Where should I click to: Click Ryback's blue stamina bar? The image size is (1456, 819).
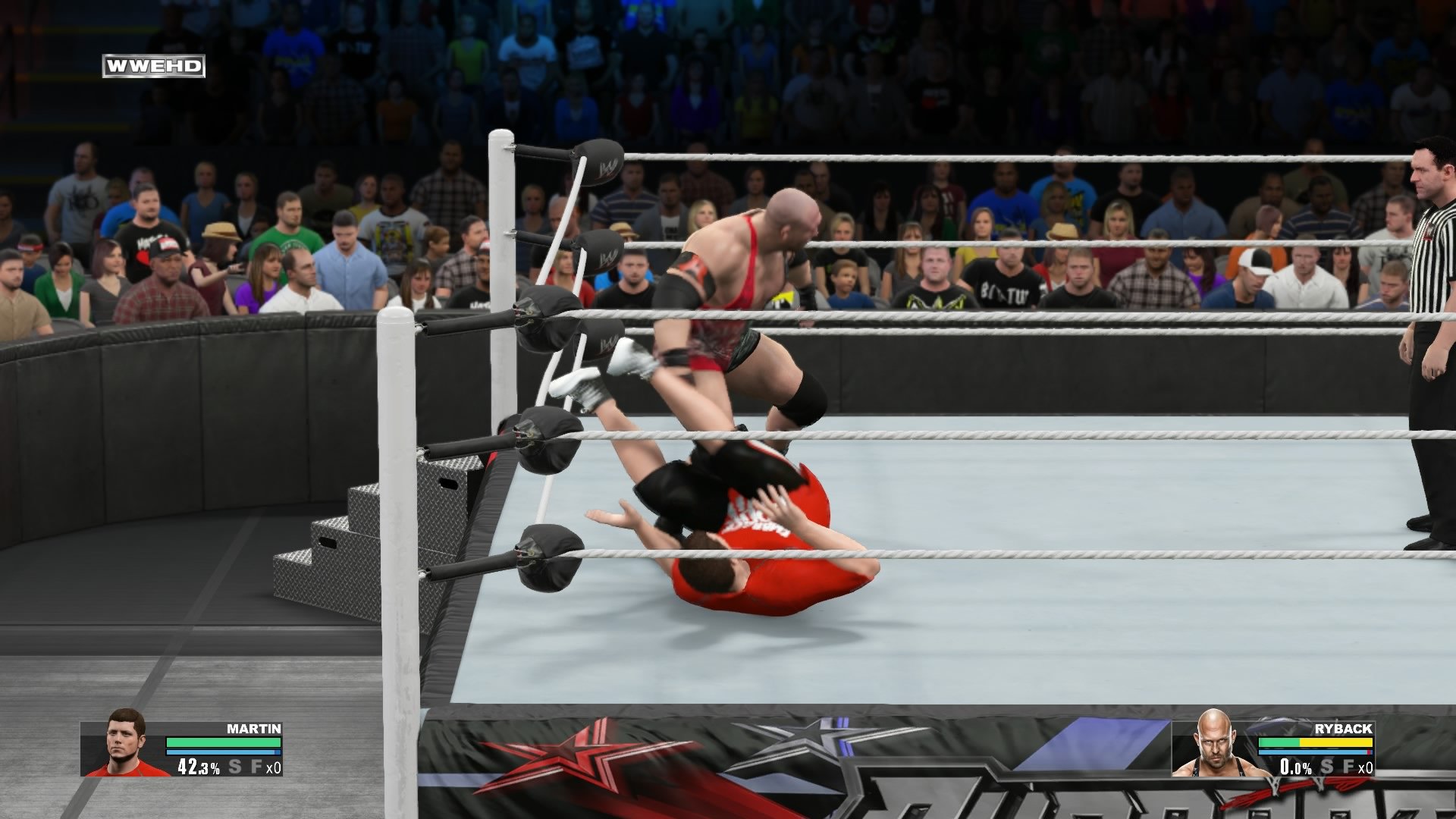pyautogui.click(x=1314, y=752)
